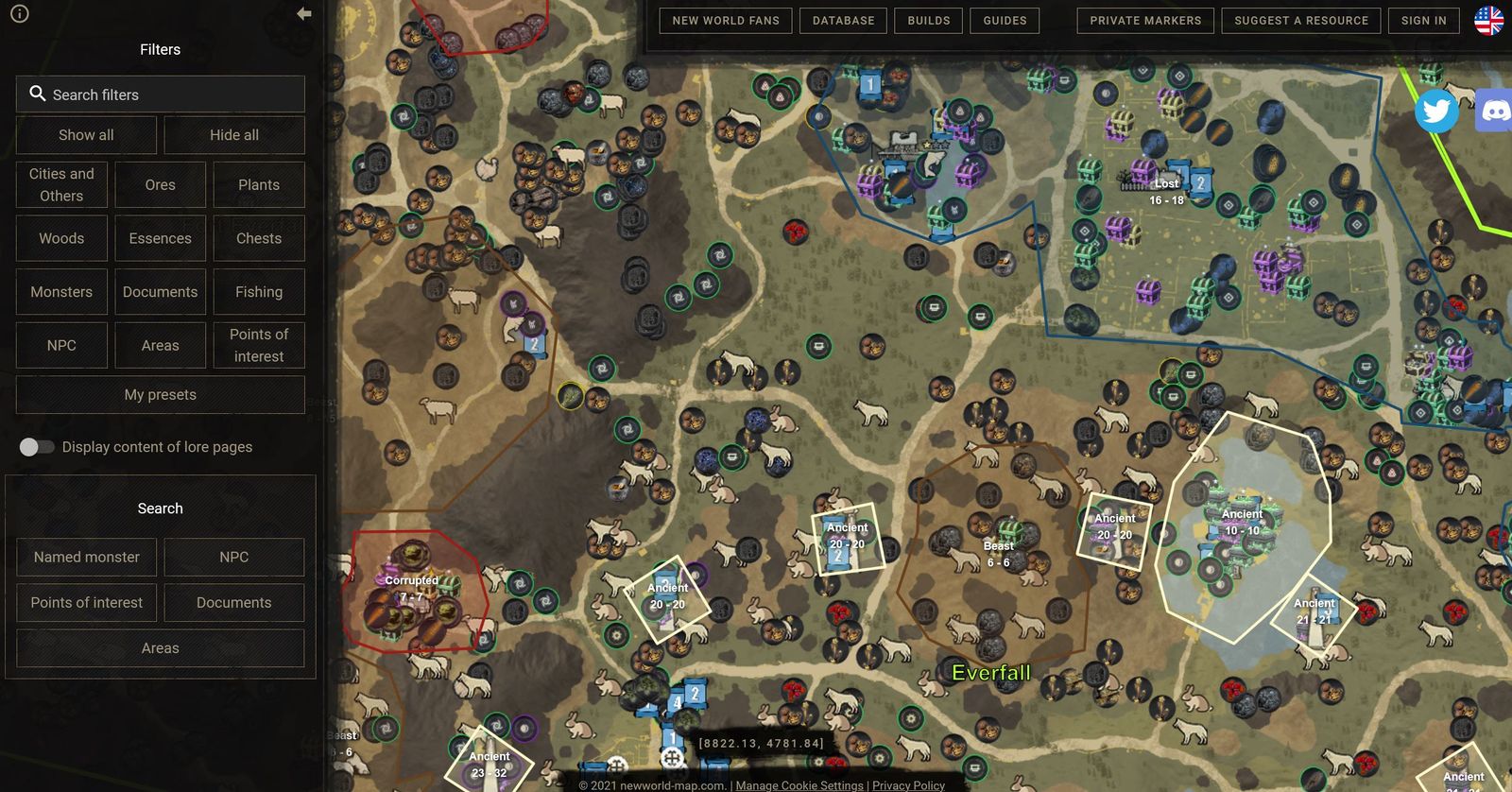
Task: Open Twitter via the Twitter icon
Action: 1437,111
